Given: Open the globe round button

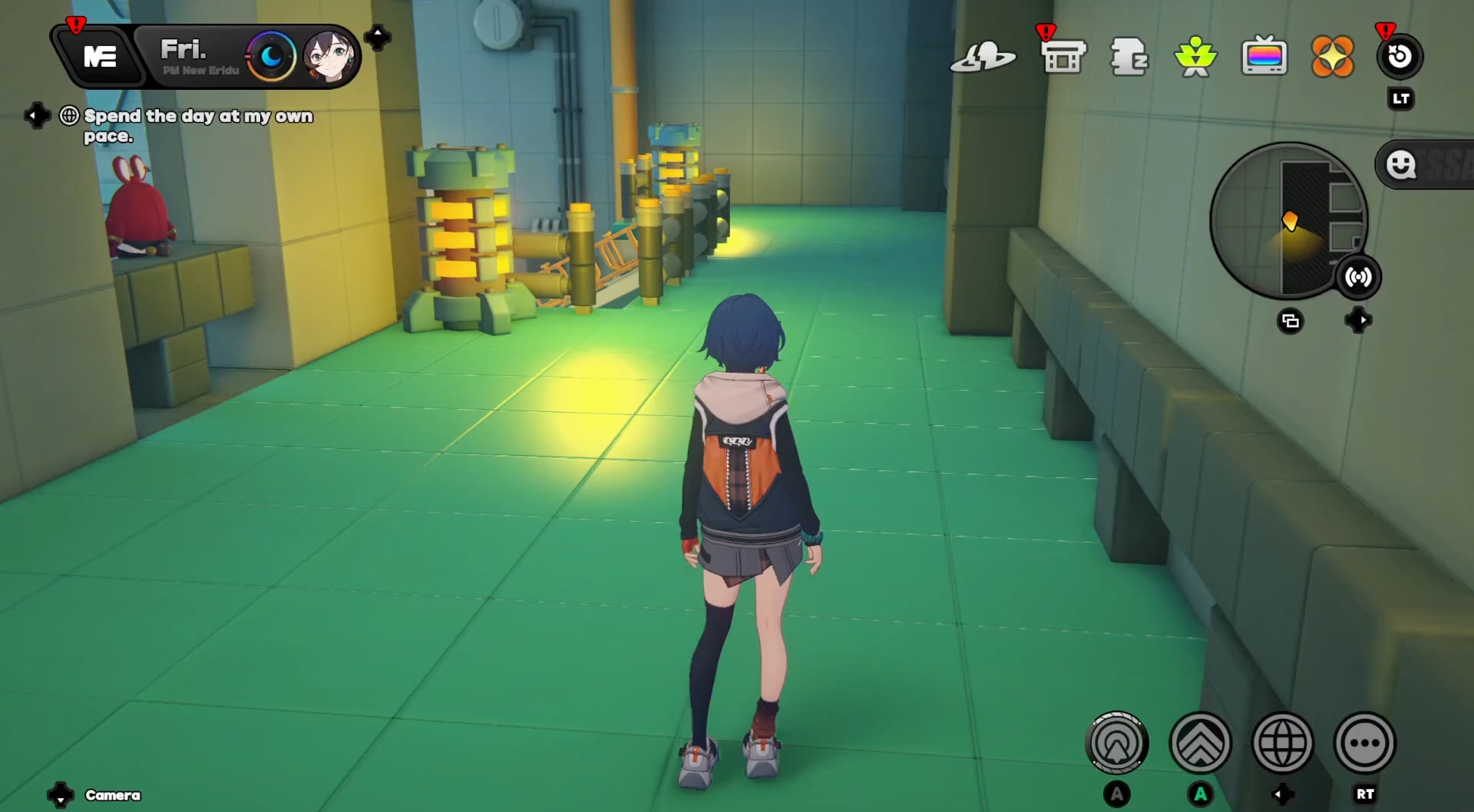Looking at the screenshot, I should coord(1282,743).
